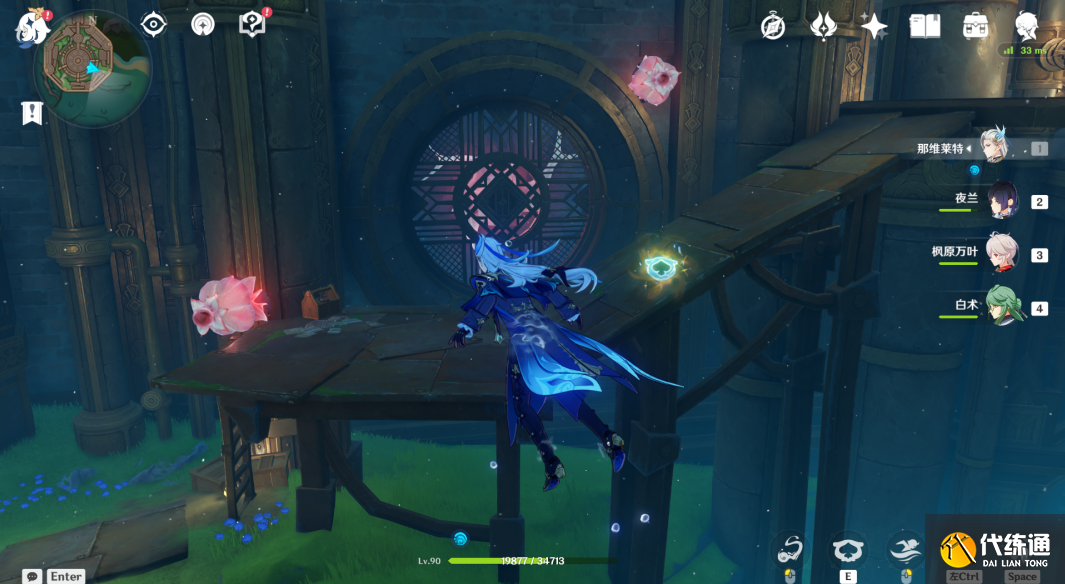Open the quest banner with exclamation mark

click(32, 113)
